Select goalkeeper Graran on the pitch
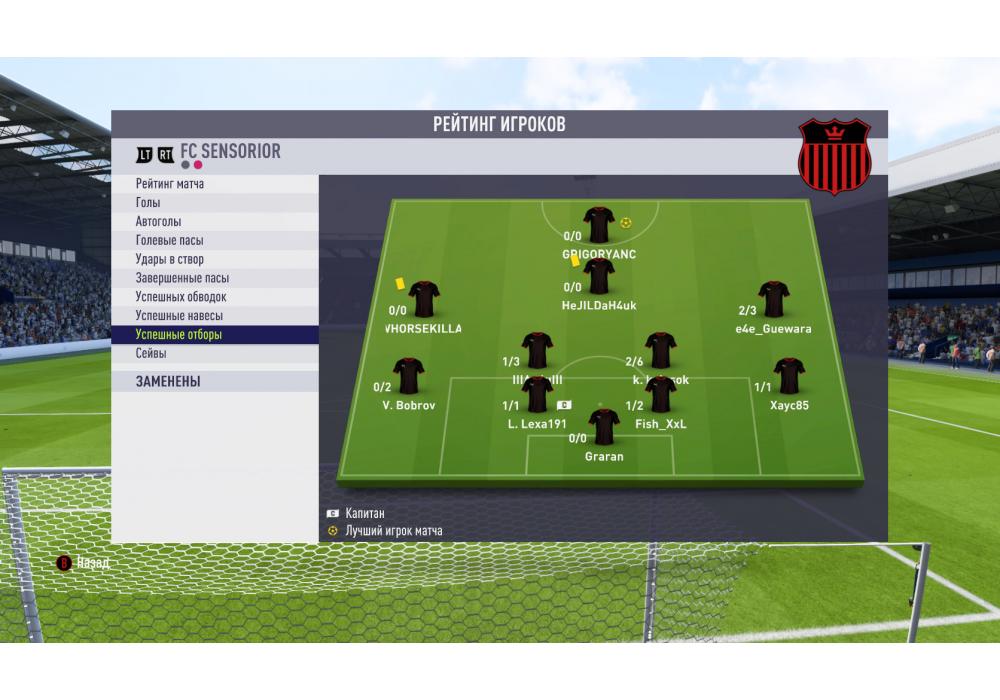Screen dimensions: 1000x700 pyautogui.click(x=604, y=428)
